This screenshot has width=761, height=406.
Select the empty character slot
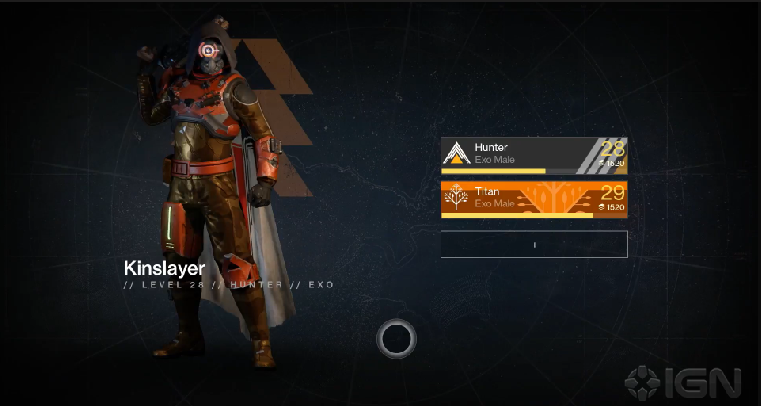tap(533, 244)
